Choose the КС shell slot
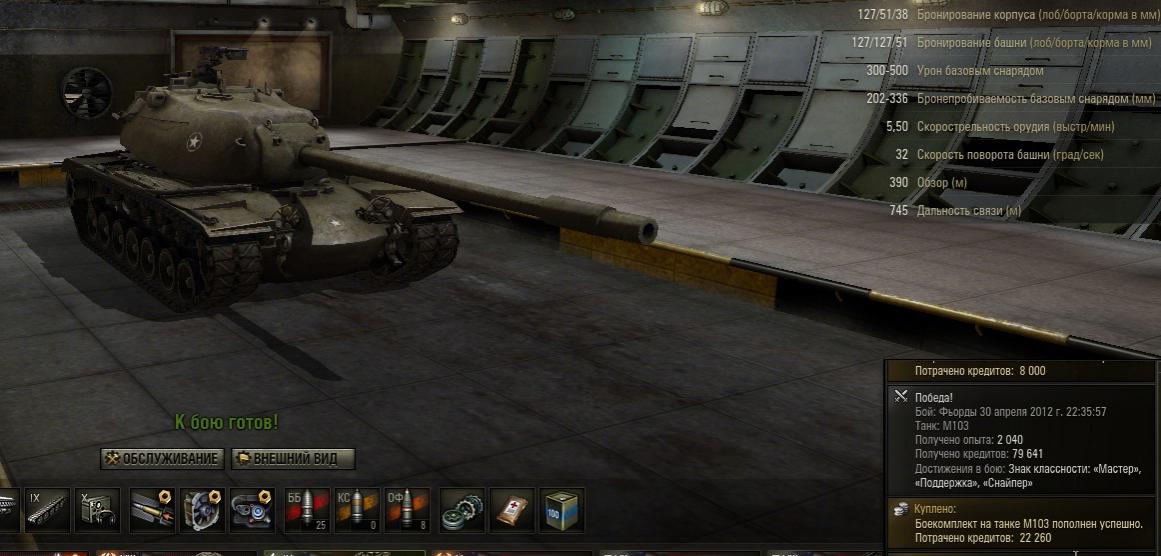This screenshot has width=1161, height=556. [x=357, y=510]
